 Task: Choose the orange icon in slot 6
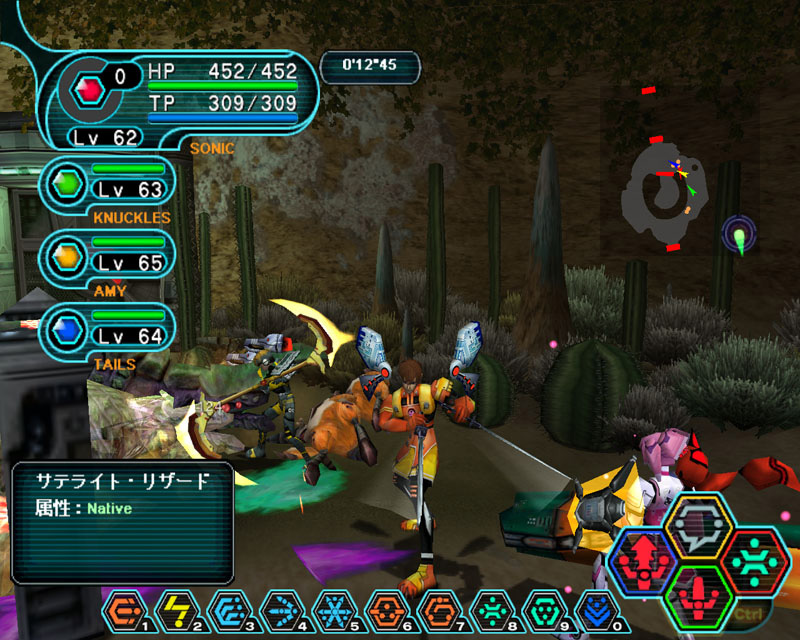(x=384, y=609)
